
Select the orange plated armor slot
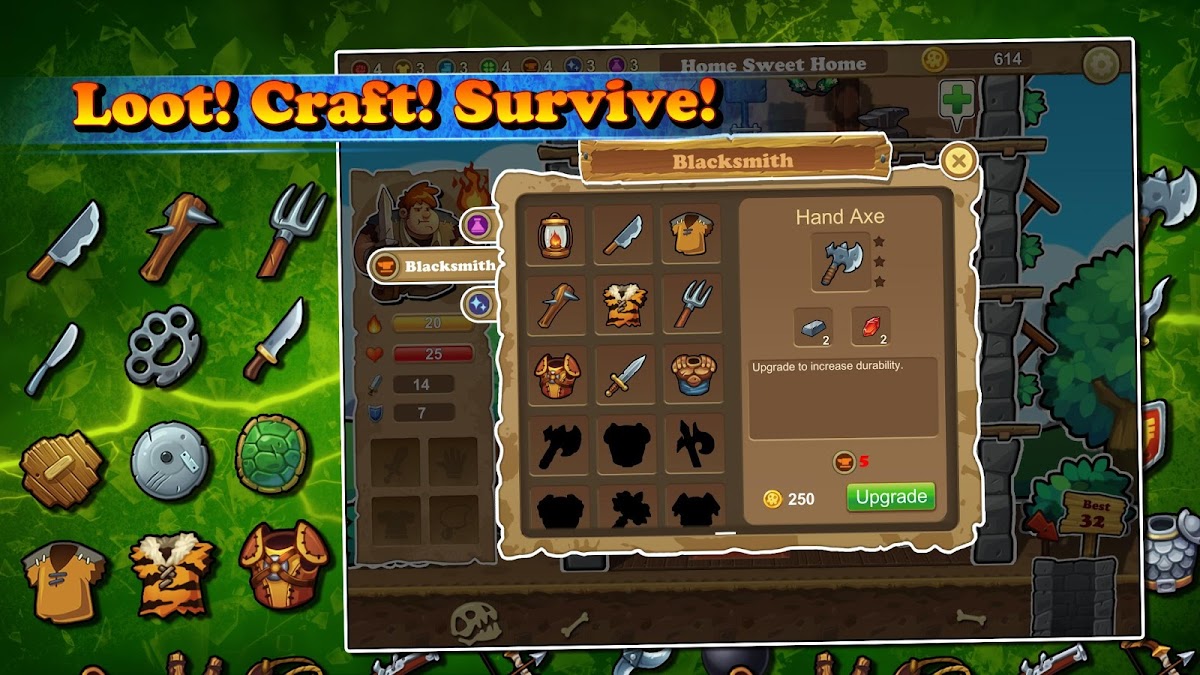(x=556, y=375)
